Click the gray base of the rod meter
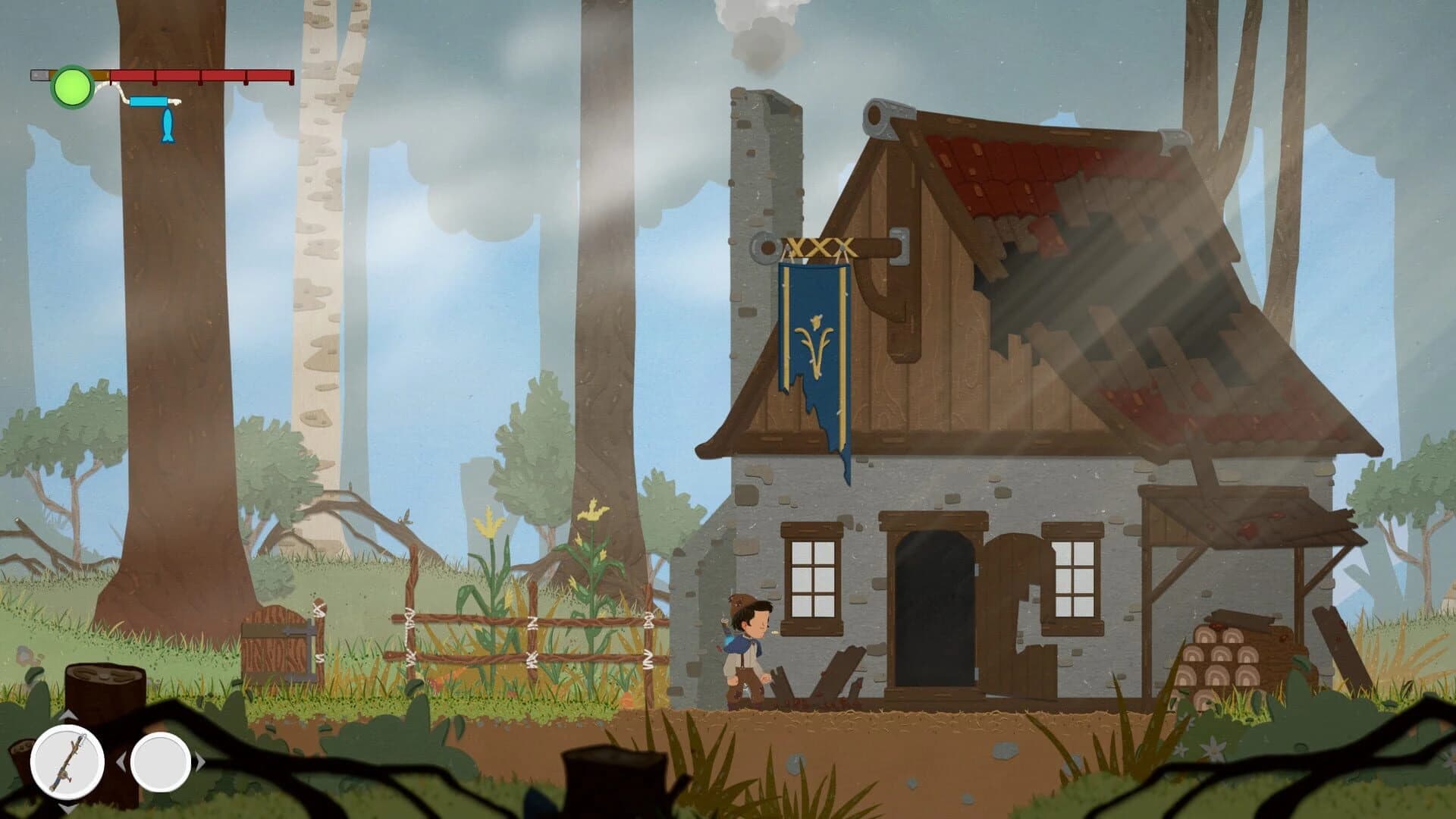1456x819 pixels. point(39,74)
